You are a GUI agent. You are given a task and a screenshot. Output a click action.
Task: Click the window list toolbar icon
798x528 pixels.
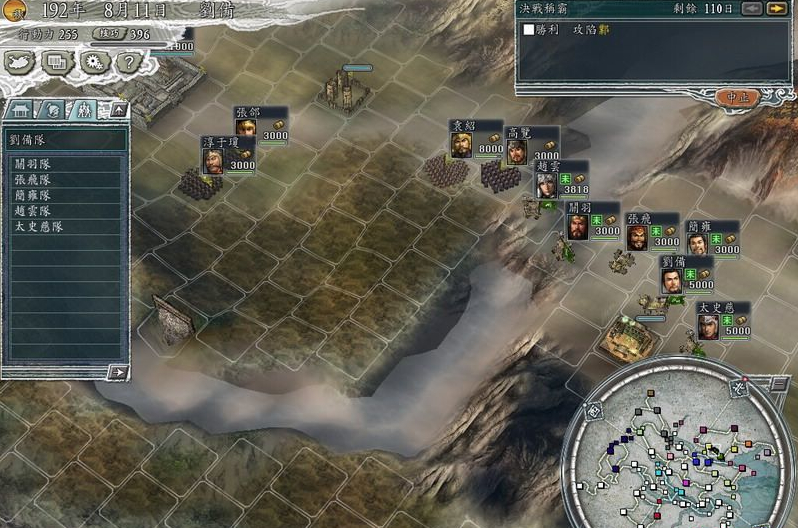(56, 61)
